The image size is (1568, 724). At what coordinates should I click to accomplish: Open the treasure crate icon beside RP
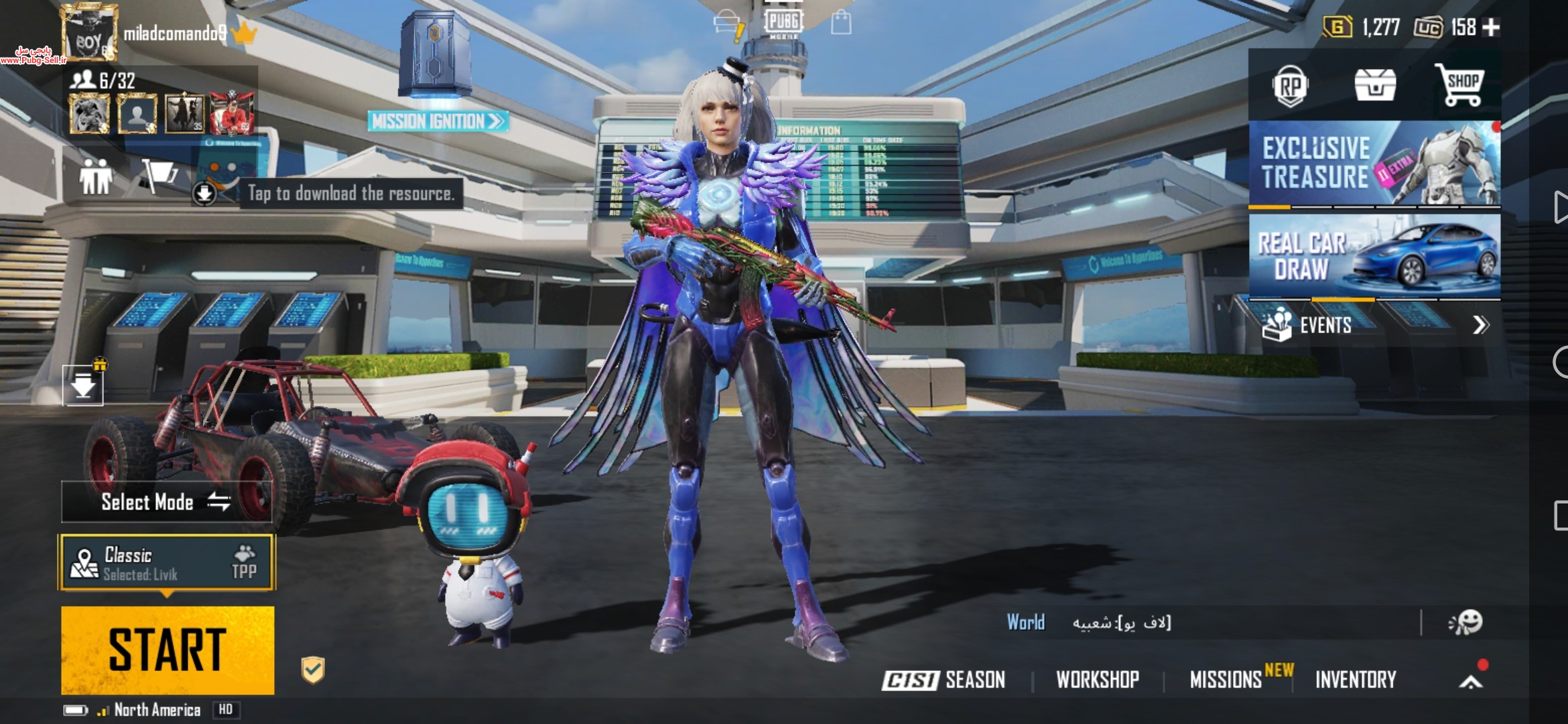1375,86
